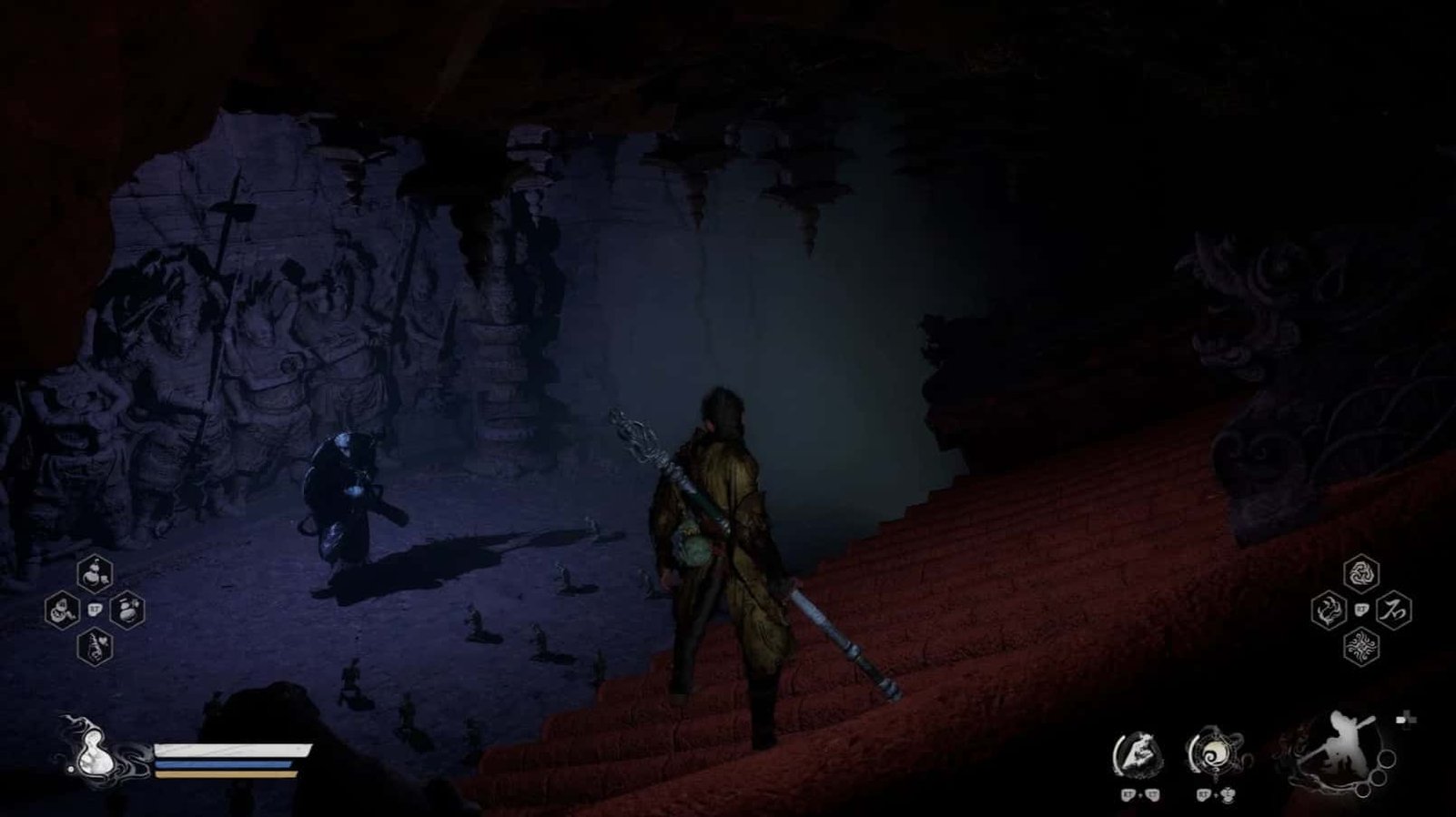Image resolution: width=1456 pixels, height=817 pixels.
Task: Select the right potion jar item slot
Action: click(x=126, y=610)
